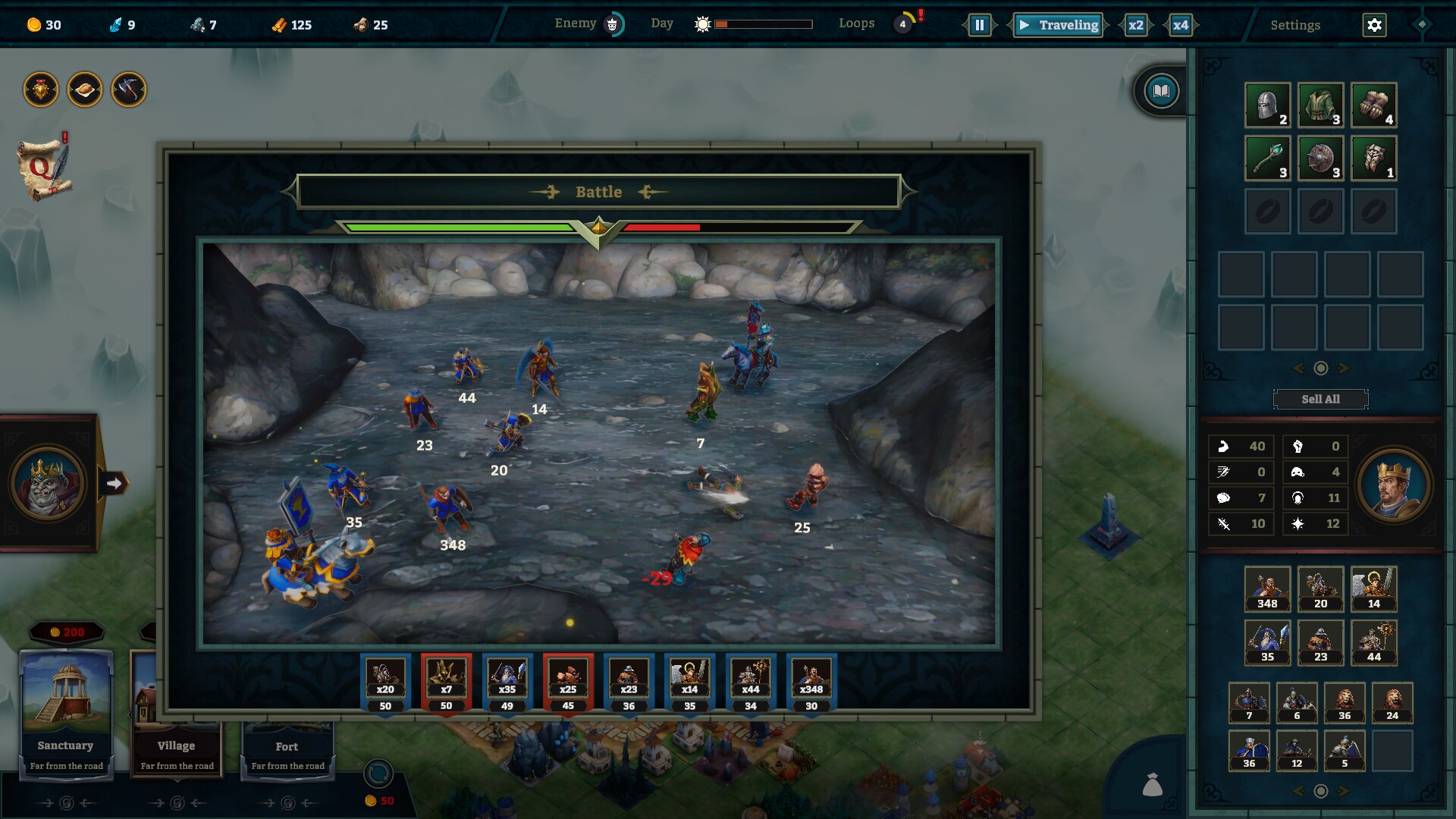Pause the game with the pause button
The image size is (1456, 819).
(x=979, y=25)
